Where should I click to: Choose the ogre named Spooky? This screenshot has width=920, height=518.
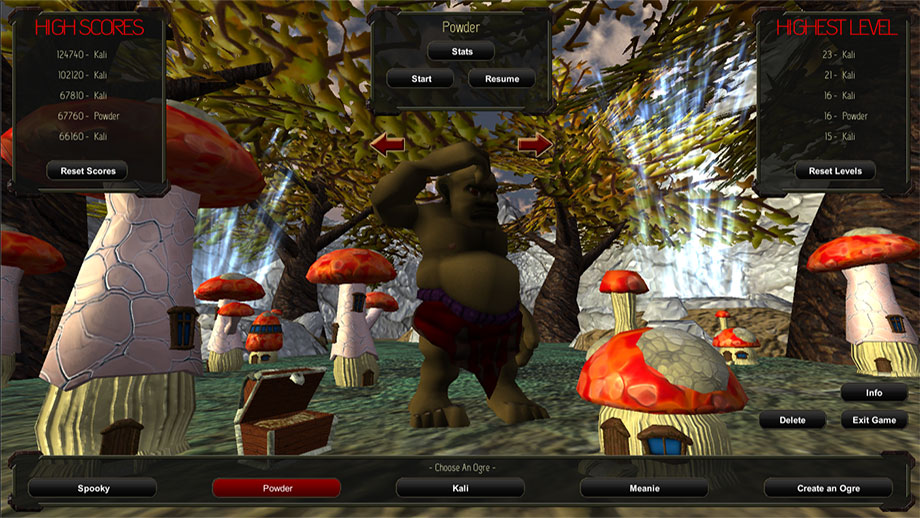pos(93,488)
